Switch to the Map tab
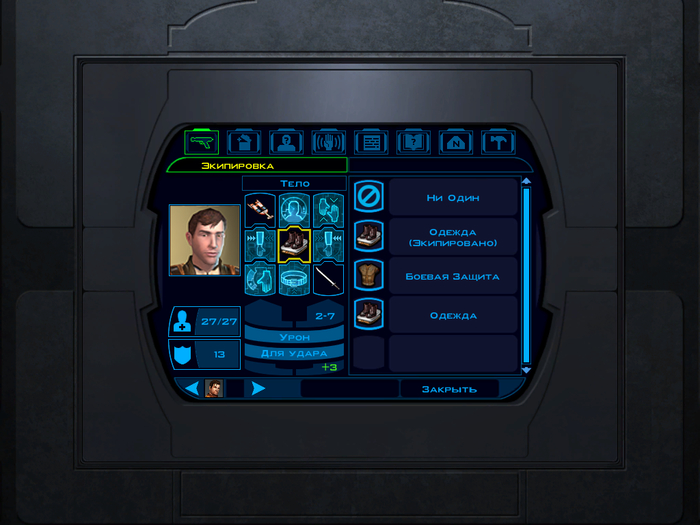Image resolution: width=700 pixels, height=525 pixels. coord(455,142)
